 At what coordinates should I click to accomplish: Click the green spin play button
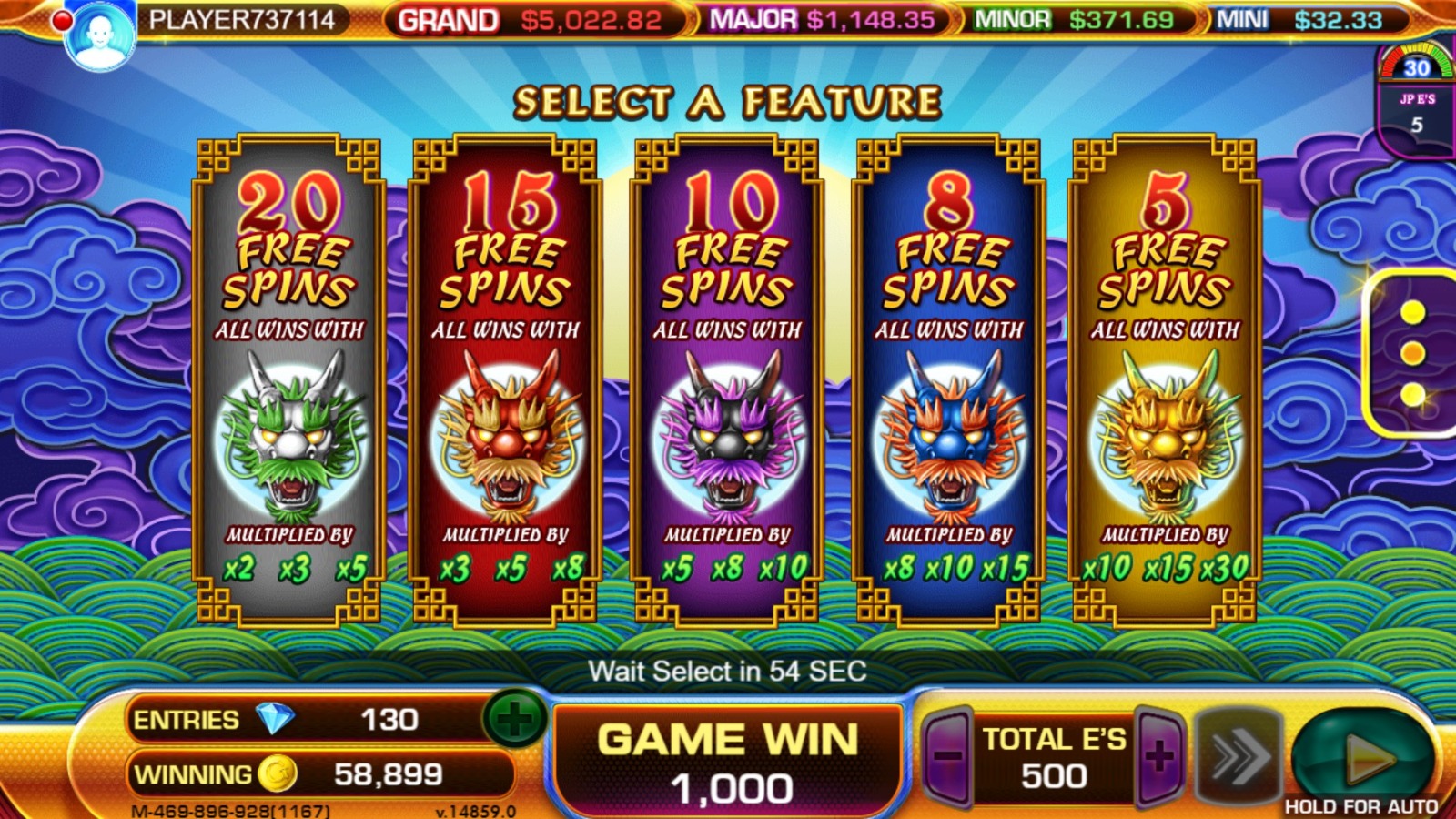(x=1363, y=757)
